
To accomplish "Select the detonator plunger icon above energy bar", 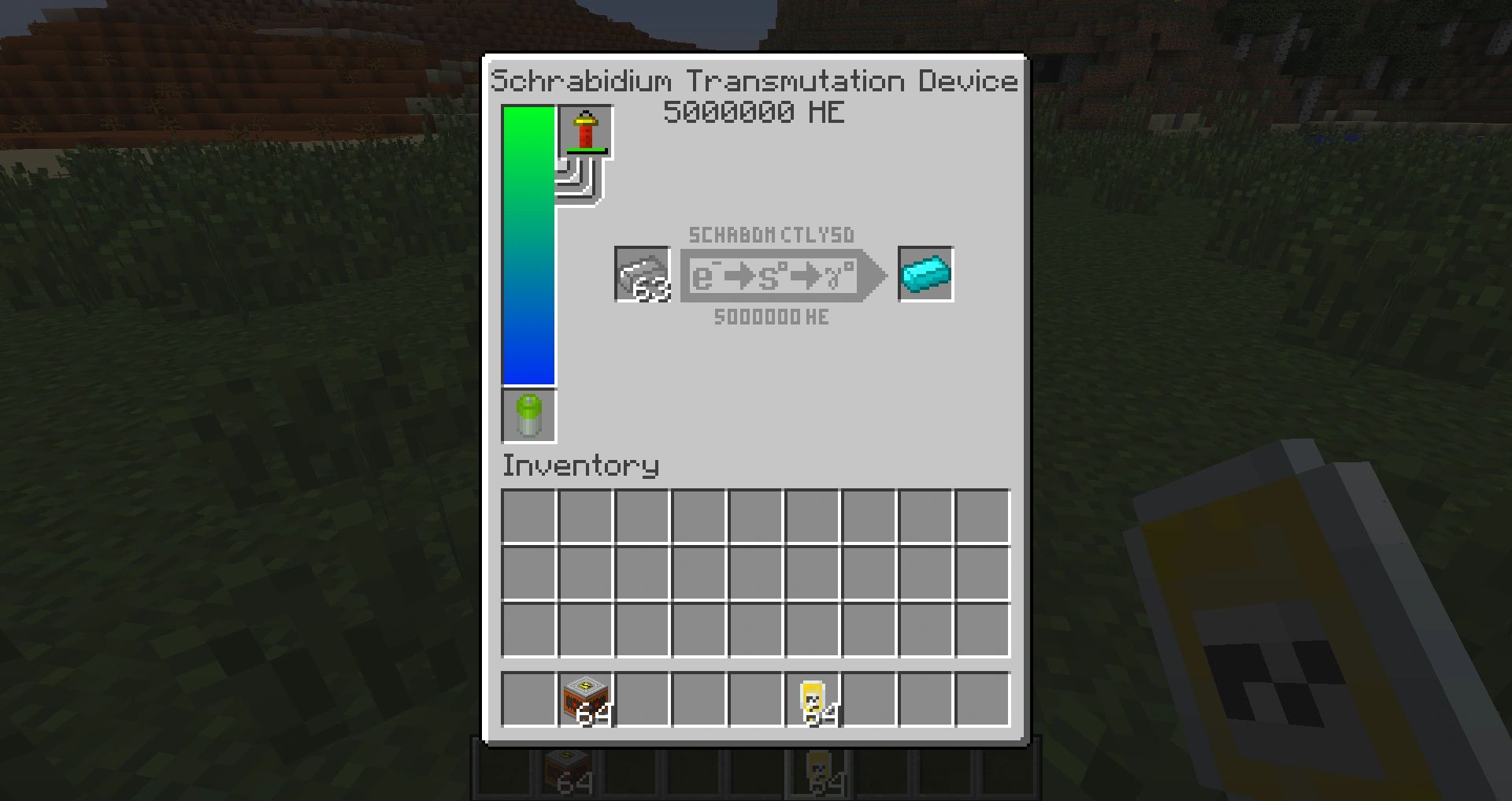I will [x=586, y=132].
